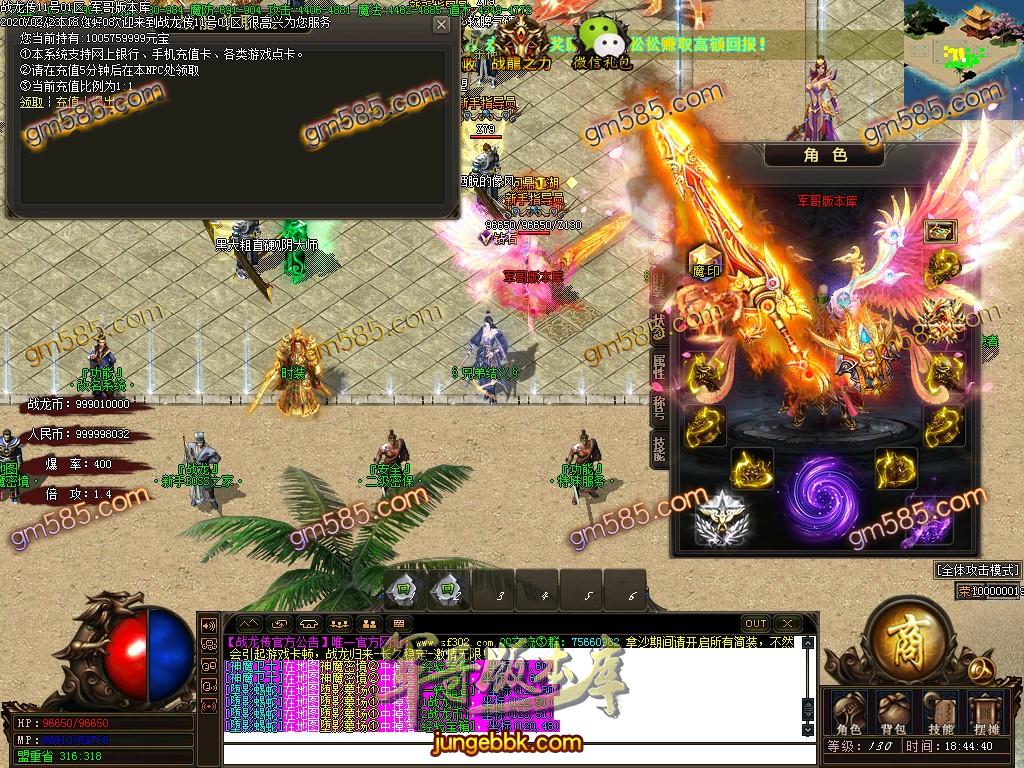This screenshot has height=768, width=1024.
Task: Open the 背包 backpack
Action: pos(895,713)
